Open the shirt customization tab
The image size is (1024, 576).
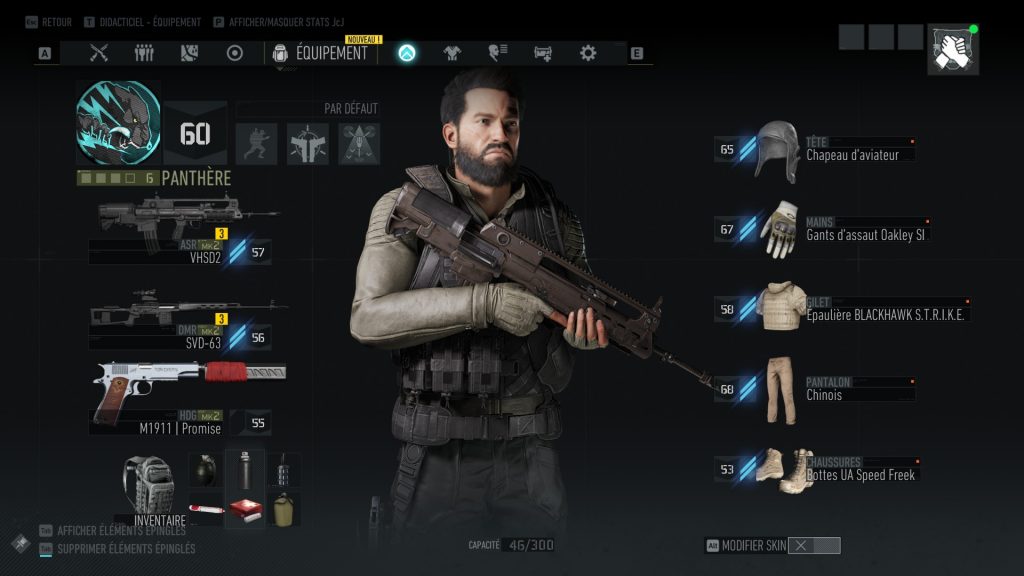[x=452, y=53]
